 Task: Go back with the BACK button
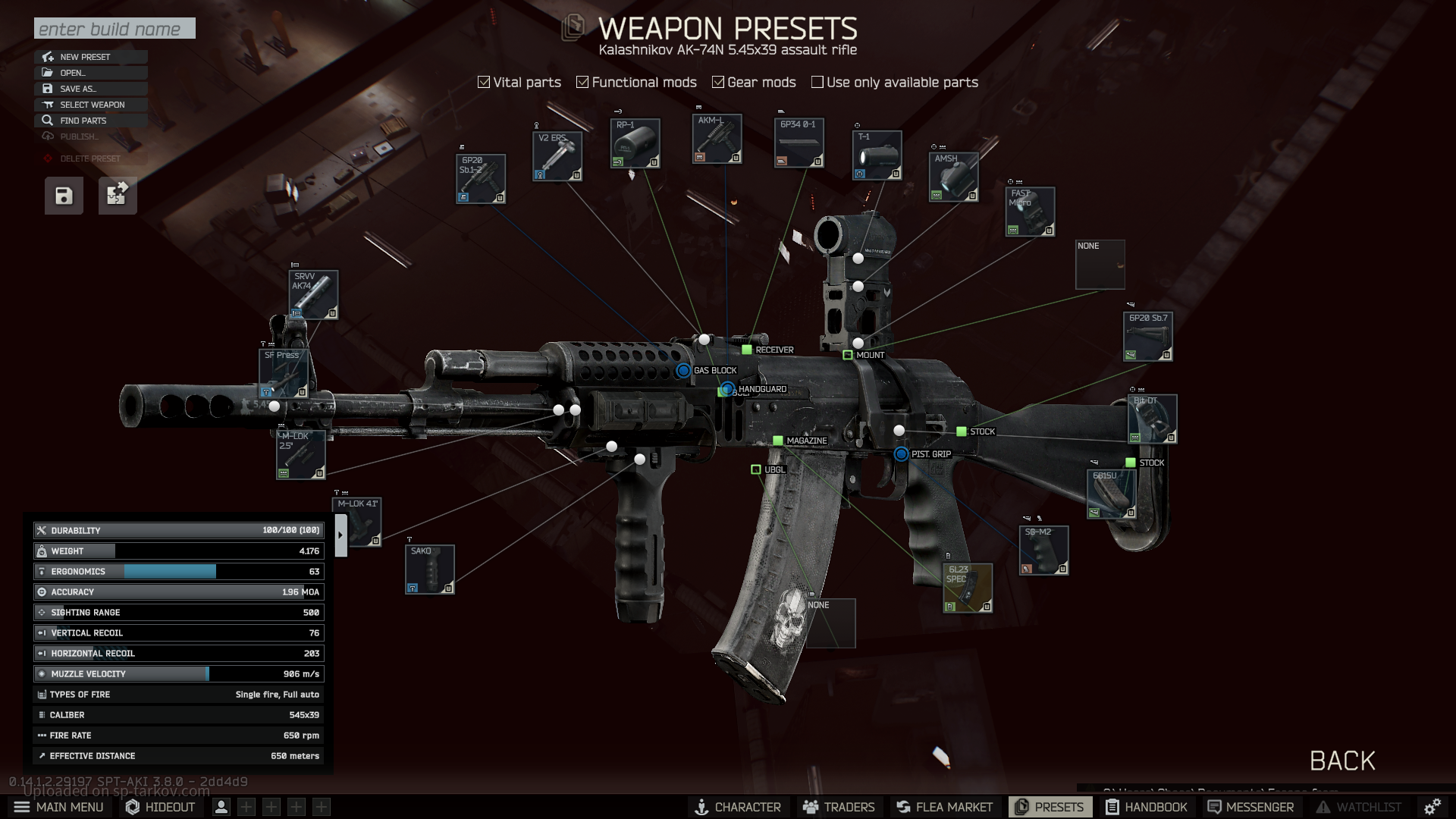point(1342,761)
